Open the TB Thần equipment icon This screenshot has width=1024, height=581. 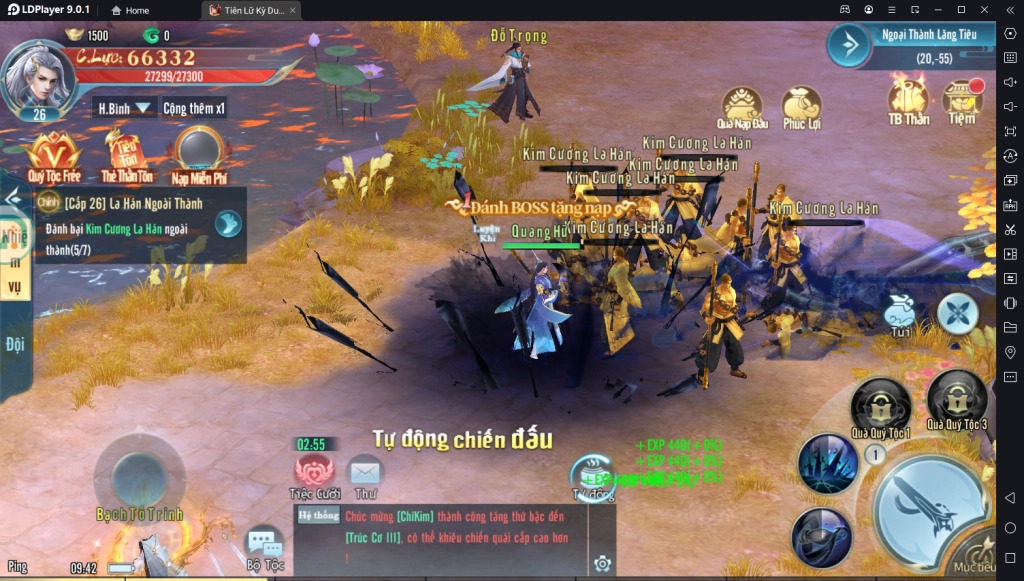tap(909, 102)
